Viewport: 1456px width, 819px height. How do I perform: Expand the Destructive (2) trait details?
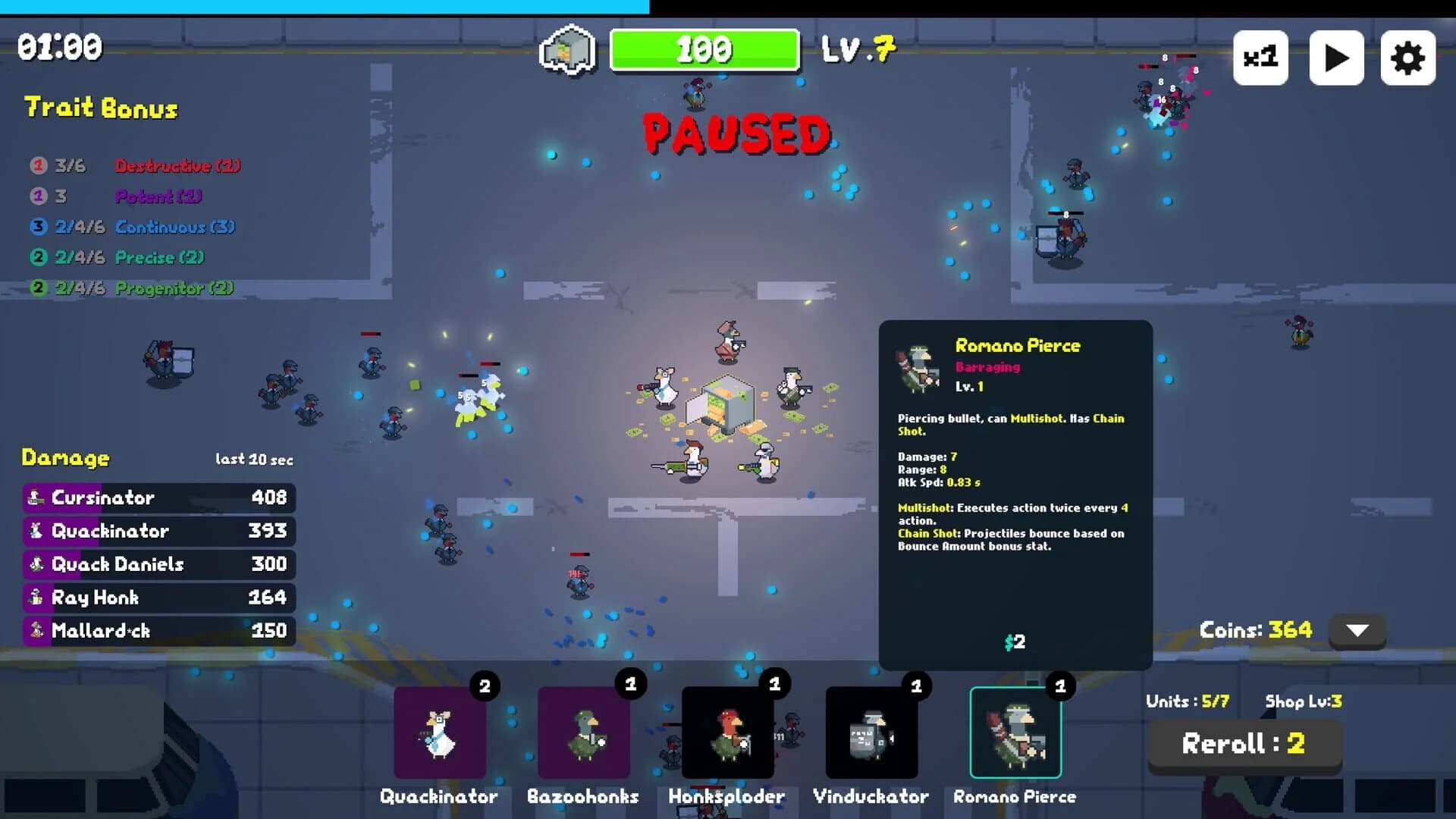pos(177,165)
